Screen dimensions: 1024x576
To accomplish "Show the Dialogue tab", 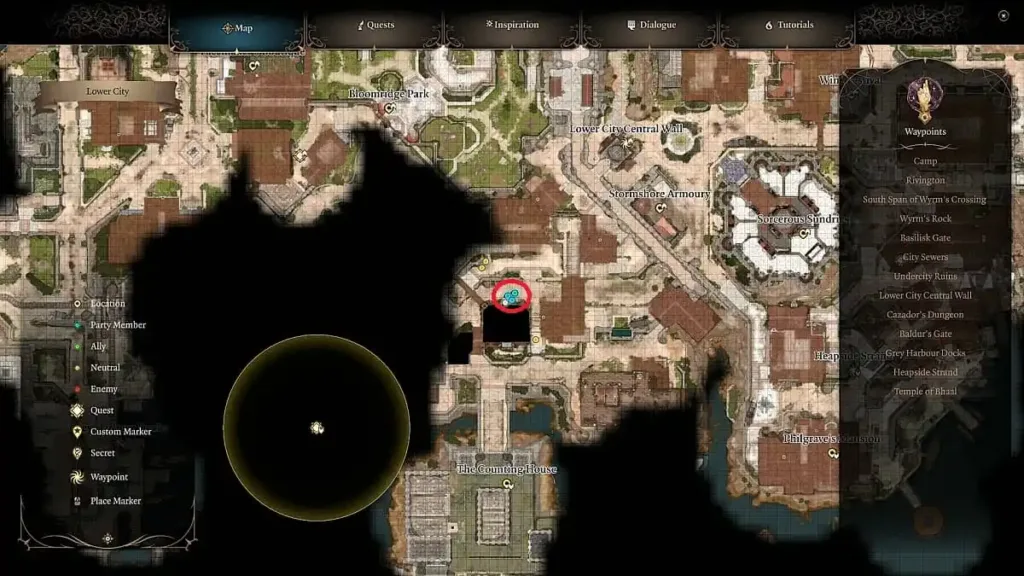I will 651,25.
